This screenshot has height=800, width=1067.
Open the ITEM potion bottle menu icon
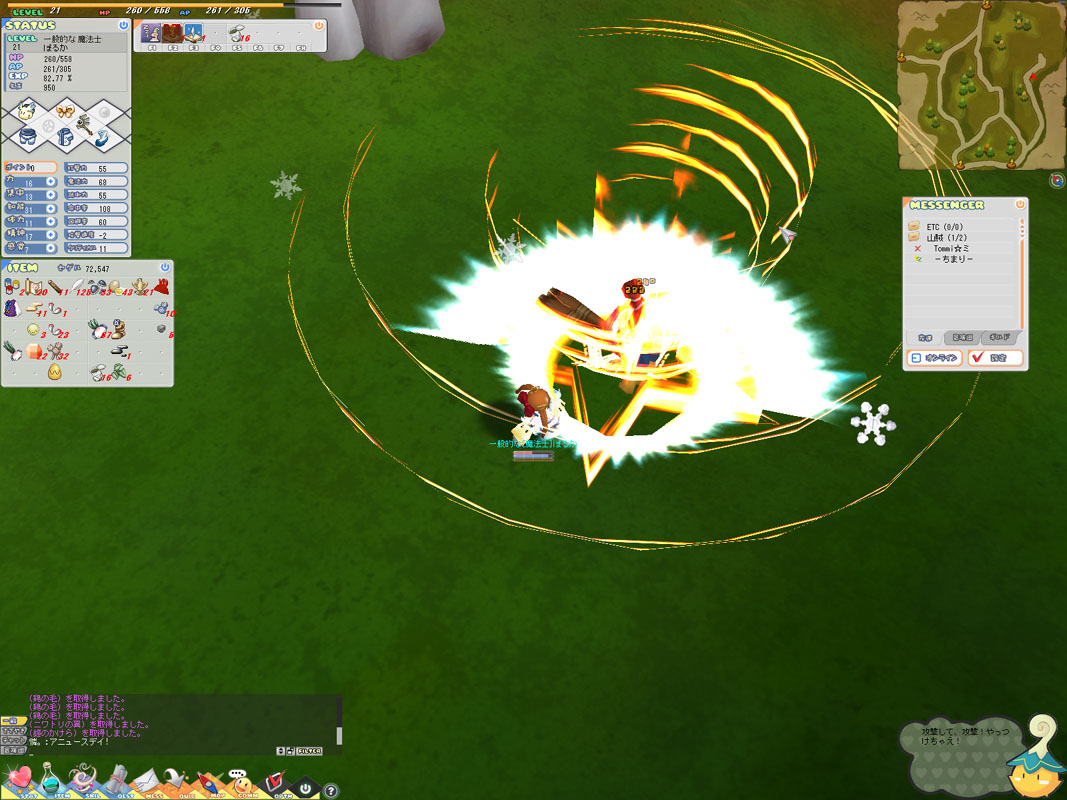(x=49, y=779)
